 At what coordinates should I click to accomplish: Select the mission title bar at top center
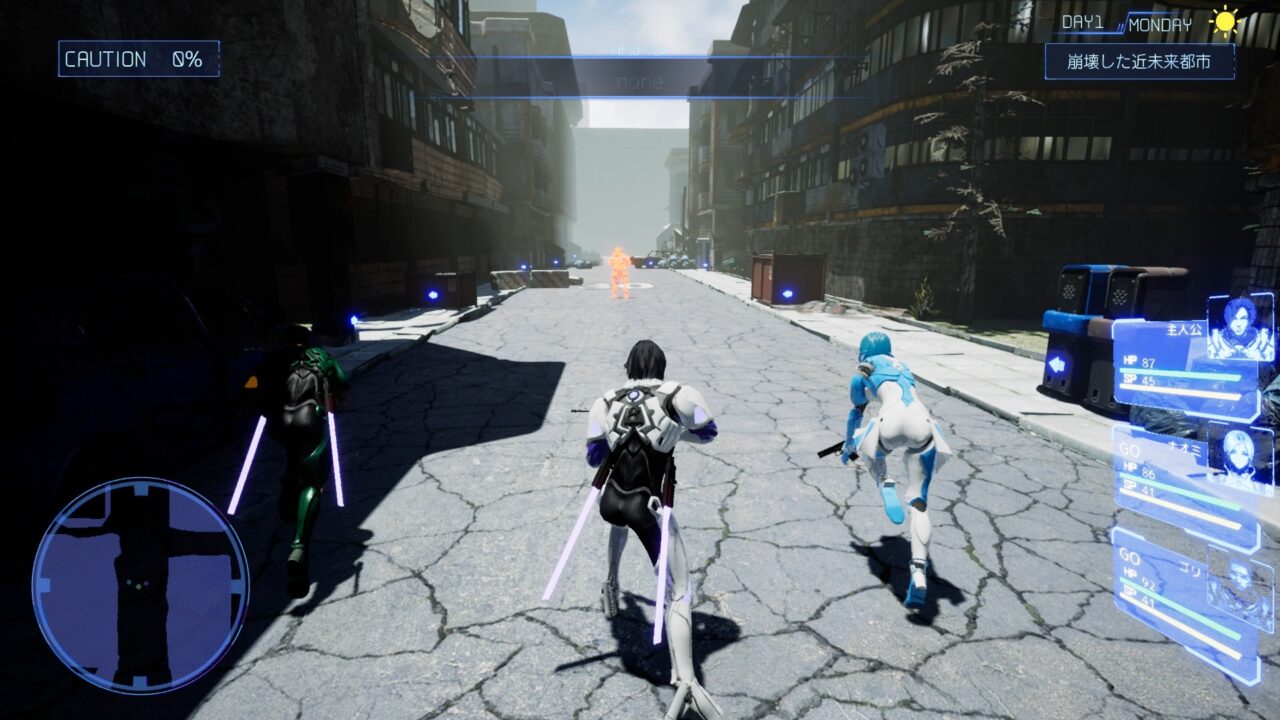pos(640,48)
